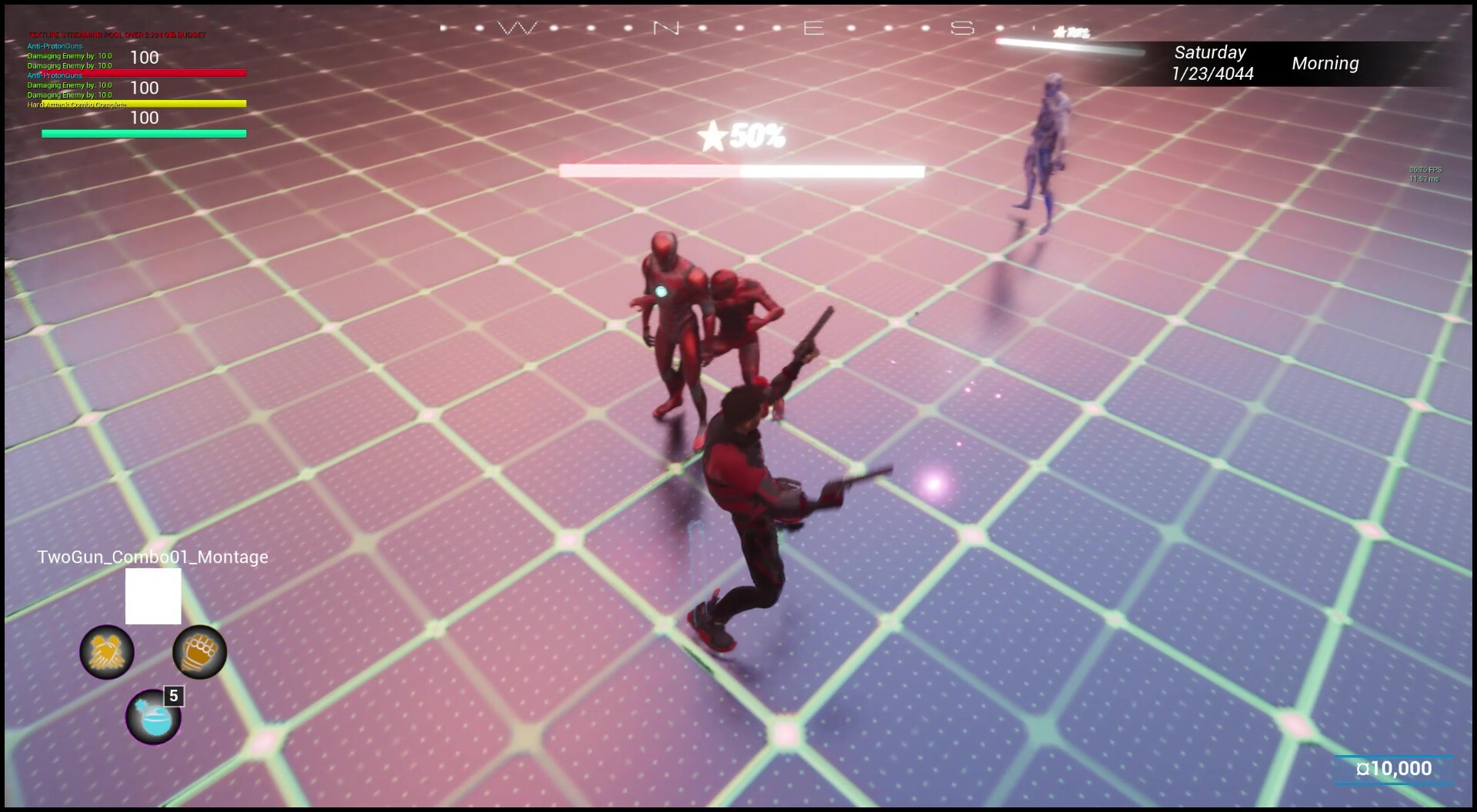Click the green health bar below 100

point(142,132)
